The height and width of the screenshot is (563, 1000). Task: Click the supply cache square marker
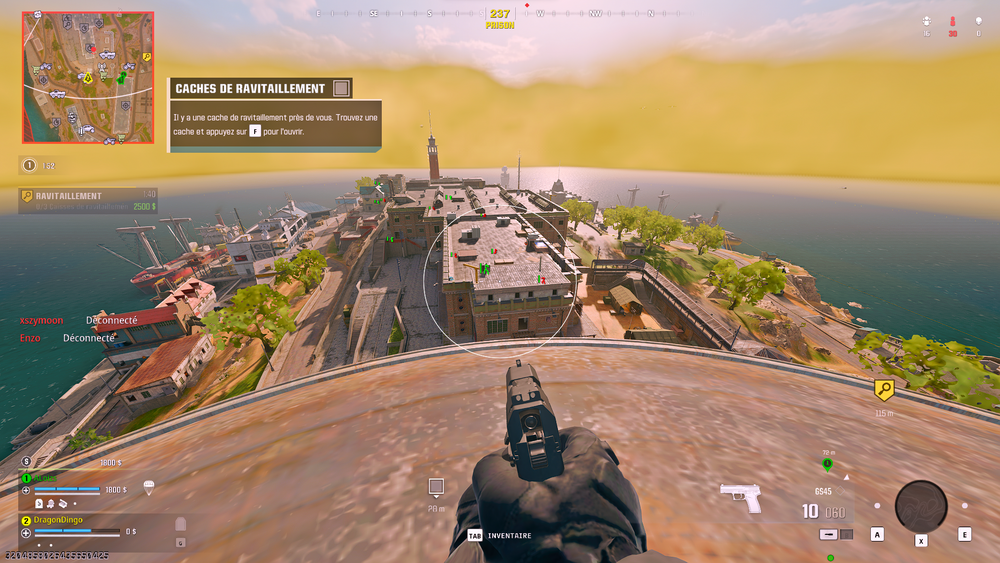(x=436, y=486)
